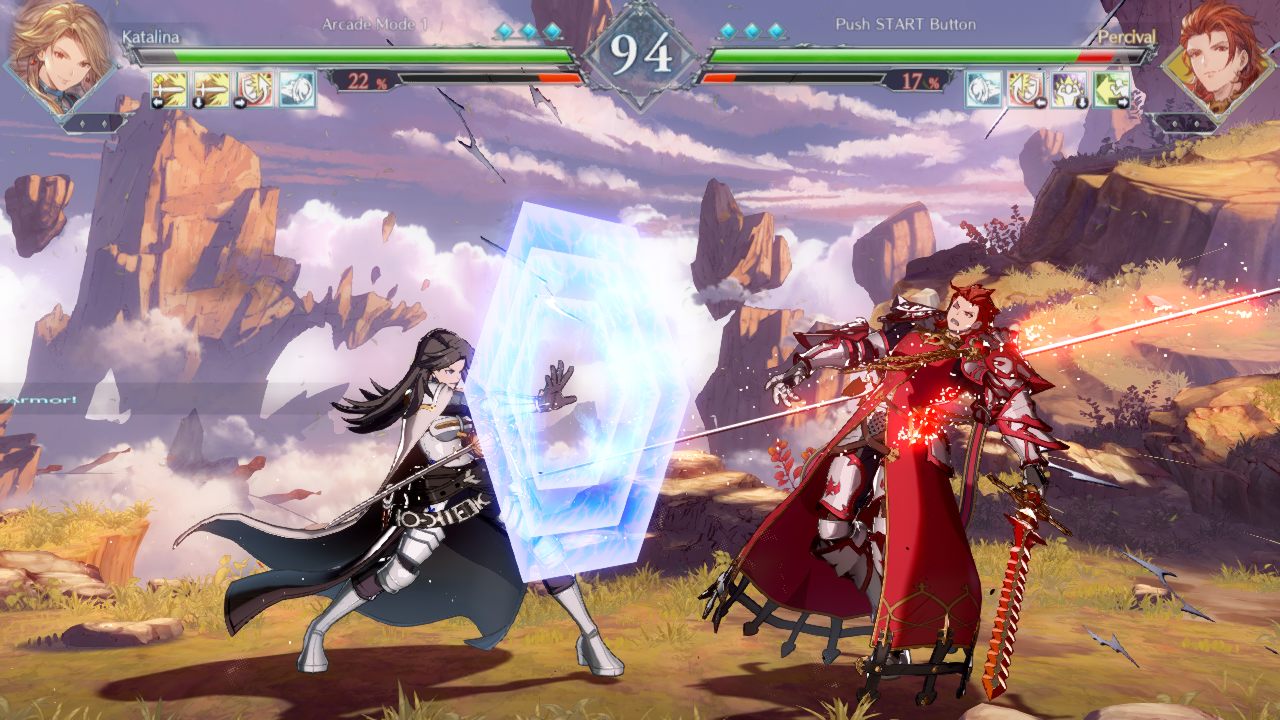The height and width of the screenshot is (720, 1280).
Task: Click Katalina's character portrait
Action: pos(59,59)
